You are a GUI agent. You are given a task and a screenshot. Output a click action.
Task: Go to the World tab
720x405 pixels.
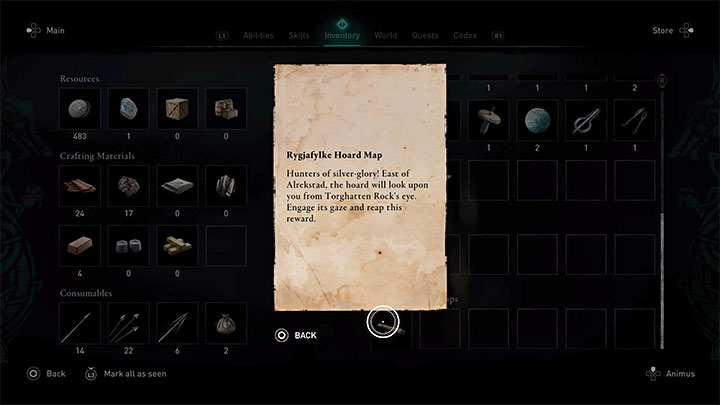click(385, 35)
